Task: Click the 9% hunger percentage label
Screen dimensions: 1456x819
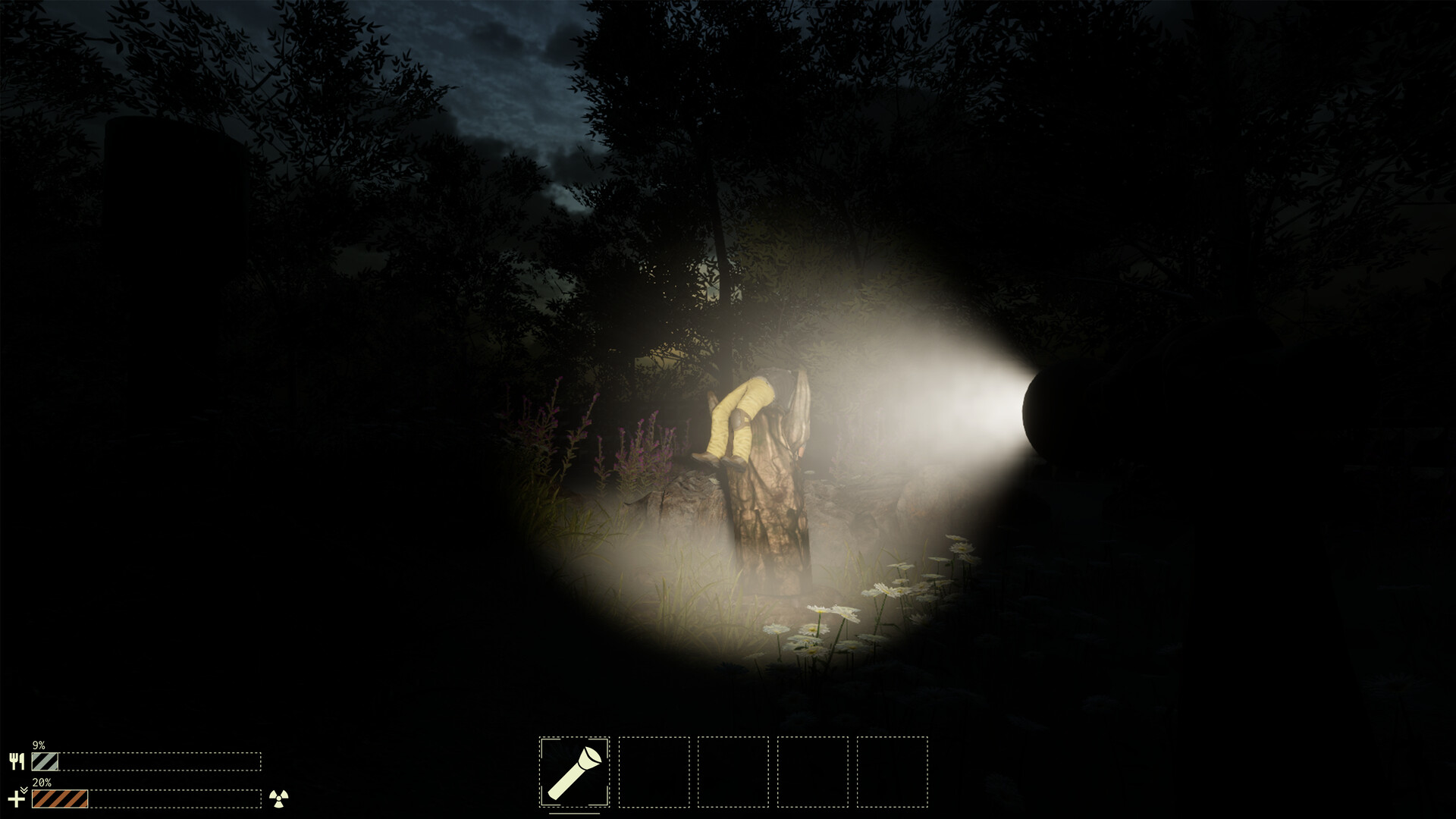Action: click(x=38, y=745)
